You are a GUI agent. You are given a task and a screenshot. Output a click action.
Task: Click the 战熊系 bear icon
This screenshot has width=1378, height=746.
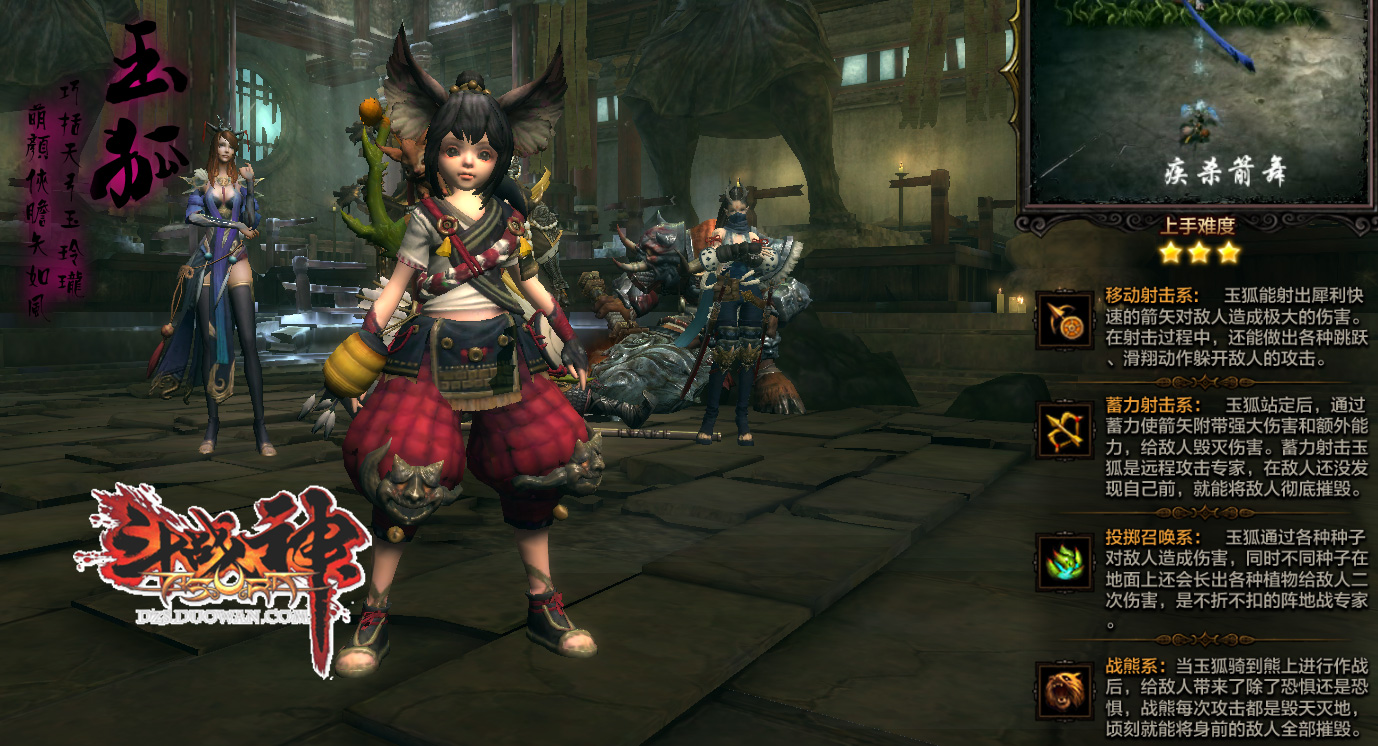pyautogui.click(x=1064, y=691)
